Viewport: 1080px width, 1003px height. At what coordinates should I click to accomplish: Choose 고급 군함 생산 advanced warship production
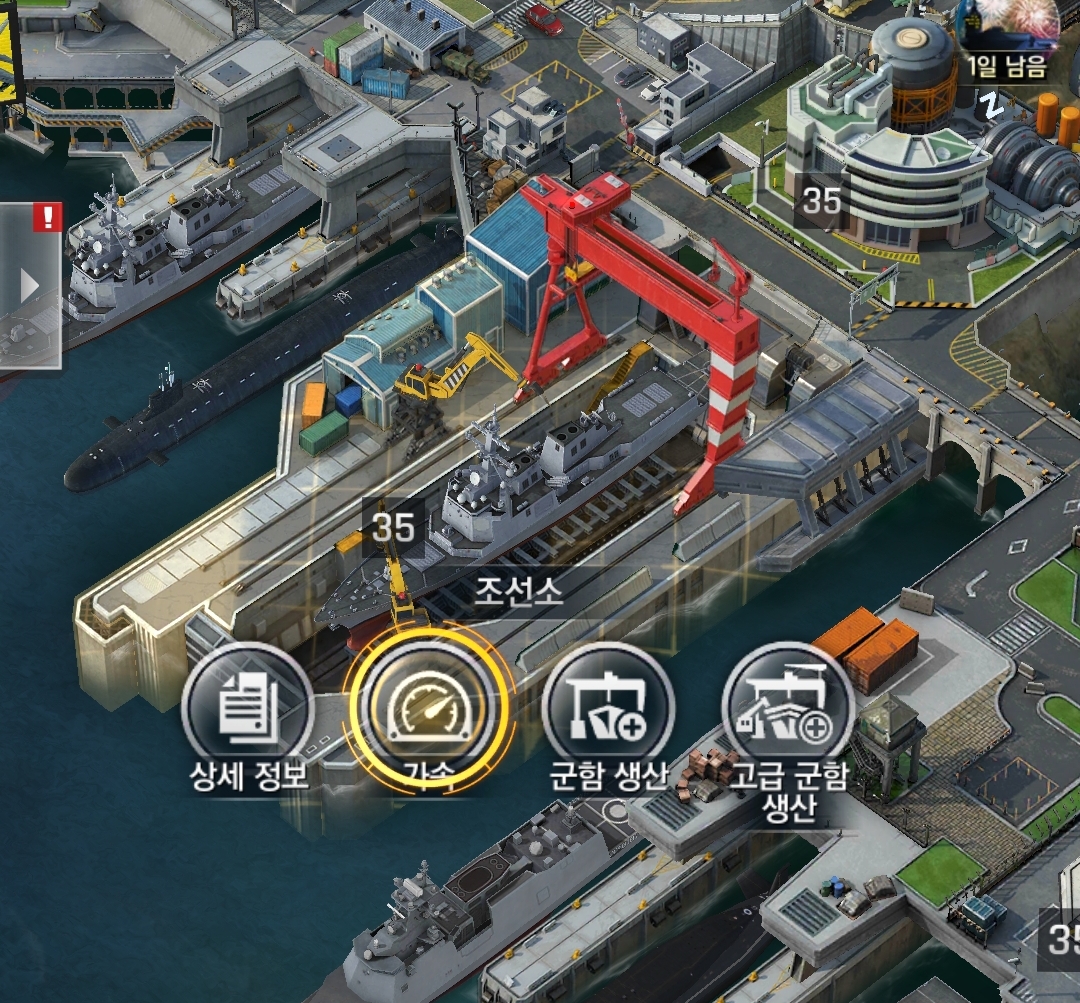click(x=788, y=709)
